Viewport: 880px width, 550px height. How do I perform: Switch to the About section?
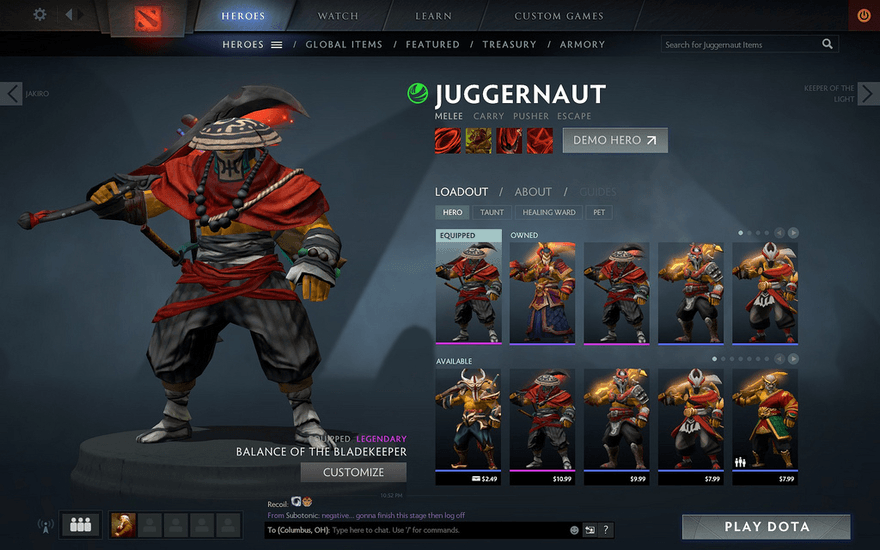[533, 192]
